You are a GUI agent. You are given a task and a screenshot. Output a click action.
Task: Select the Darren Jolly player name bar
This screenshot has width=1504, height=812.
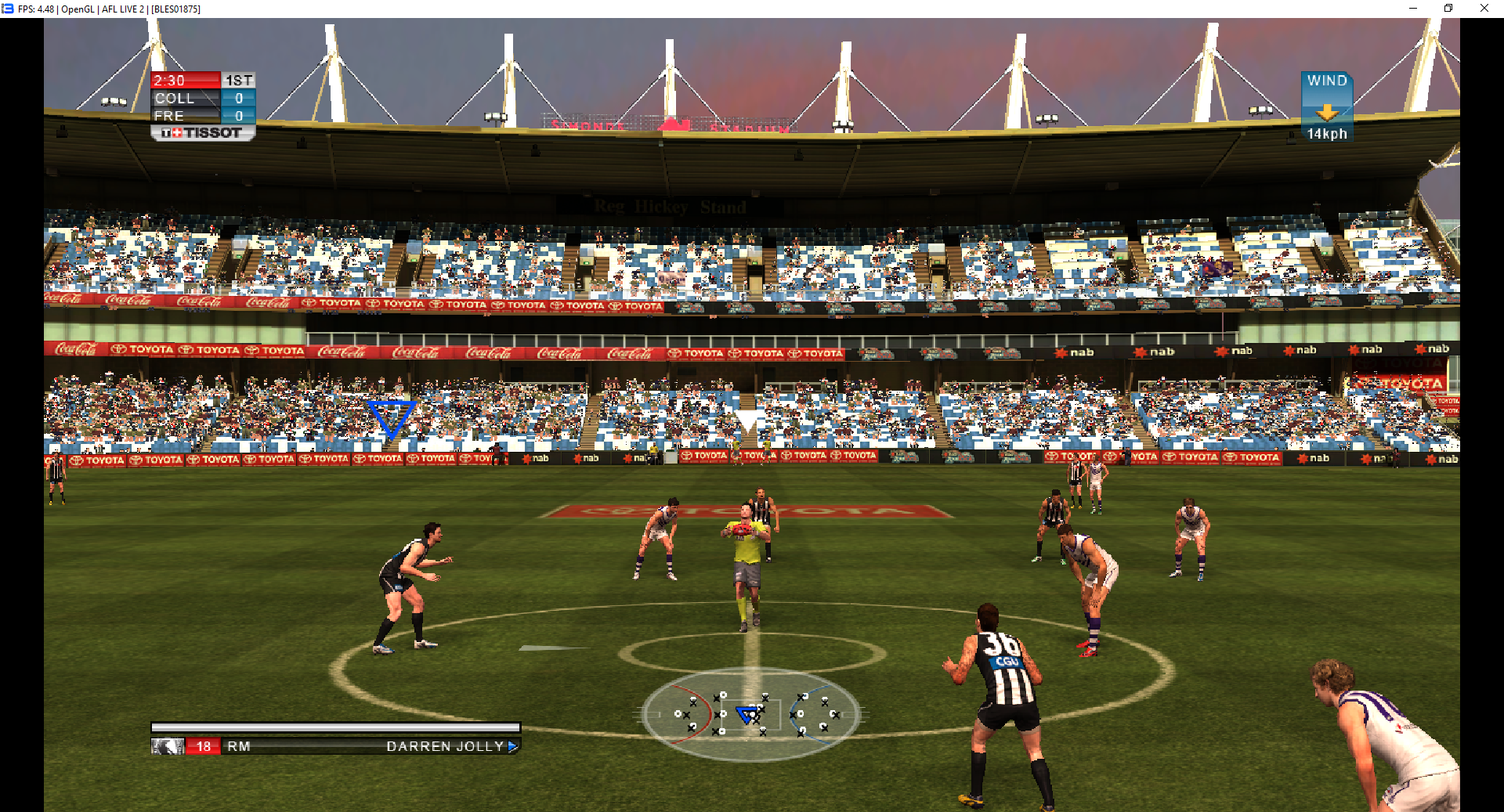pyautogui.click(x=335, y=746)
